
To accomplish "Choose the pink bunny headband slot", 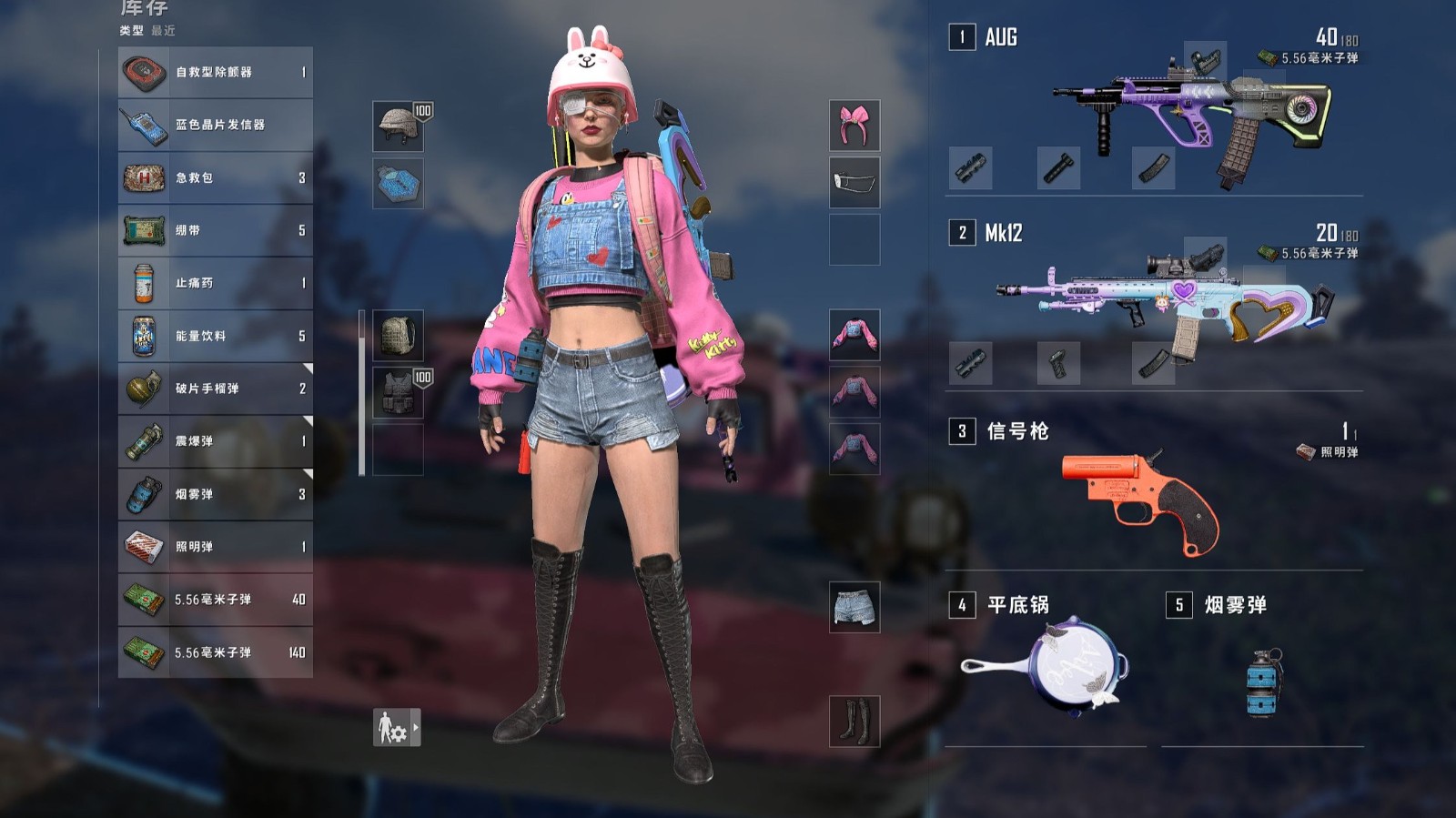I will pos(854,126).
